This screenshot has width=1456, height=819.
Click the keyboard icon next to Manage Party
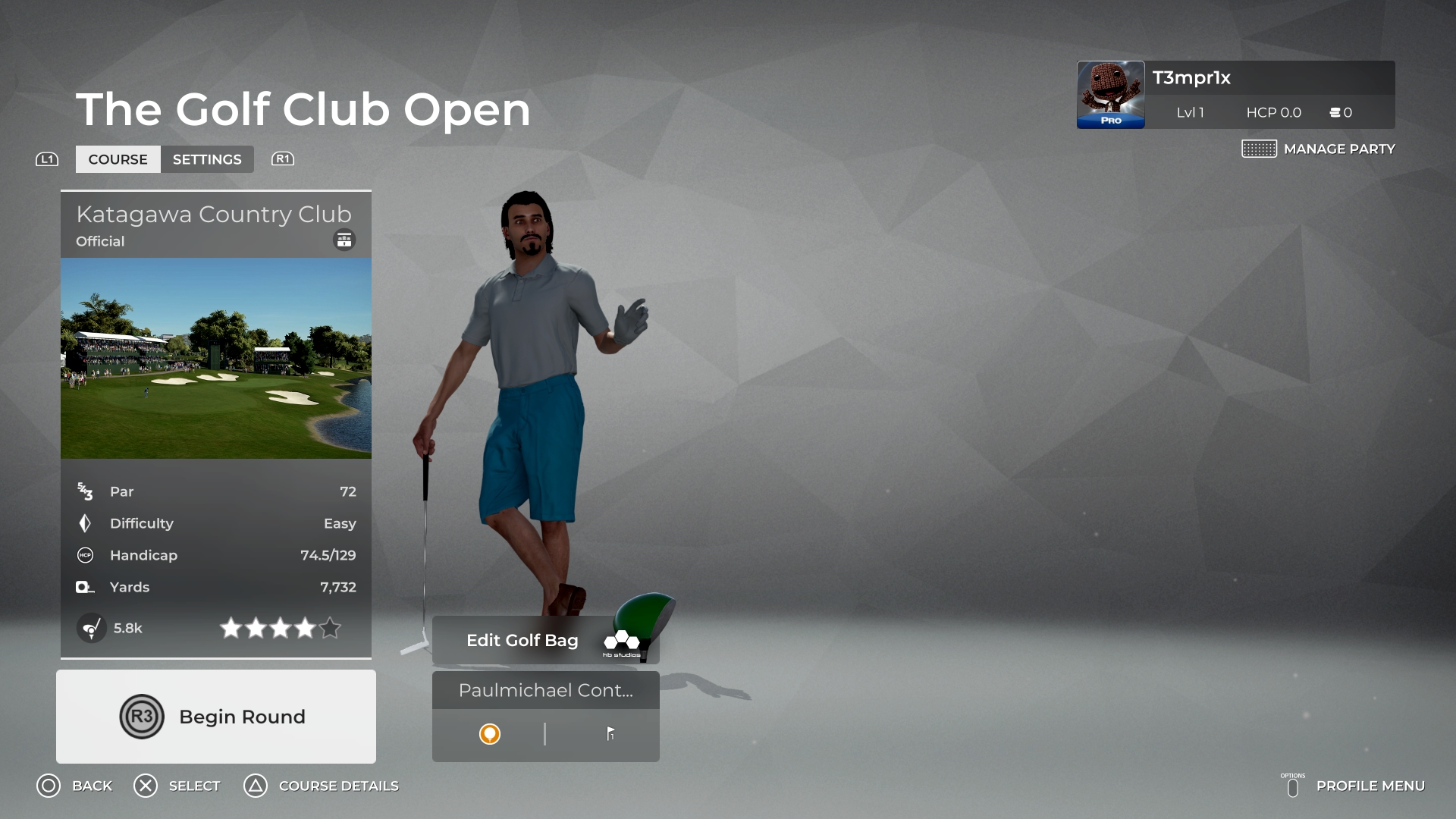(x=1259, y=149)
